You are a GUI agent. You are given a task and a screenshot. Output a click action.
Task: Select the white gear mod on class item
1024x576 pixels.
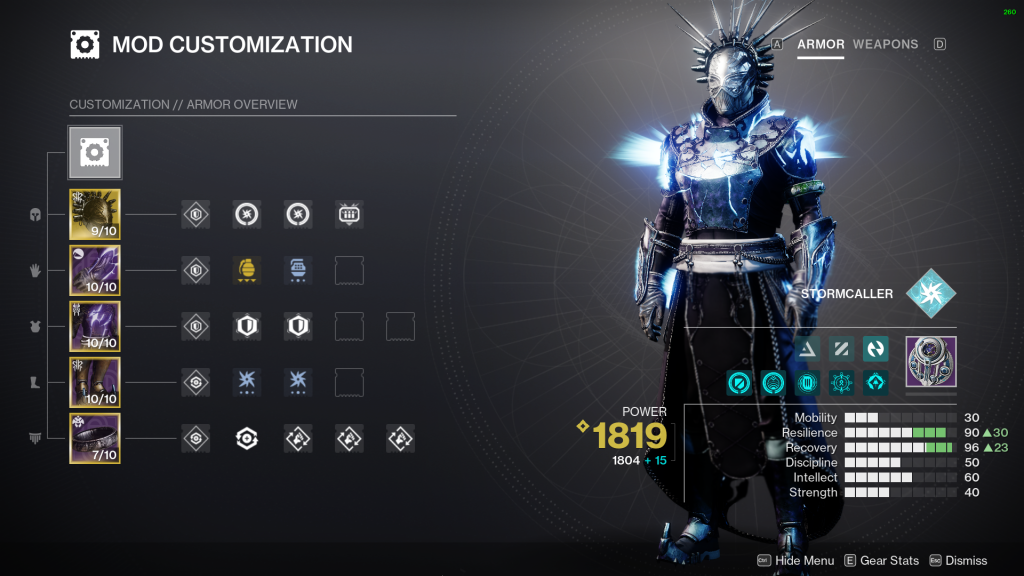[247, 438]
